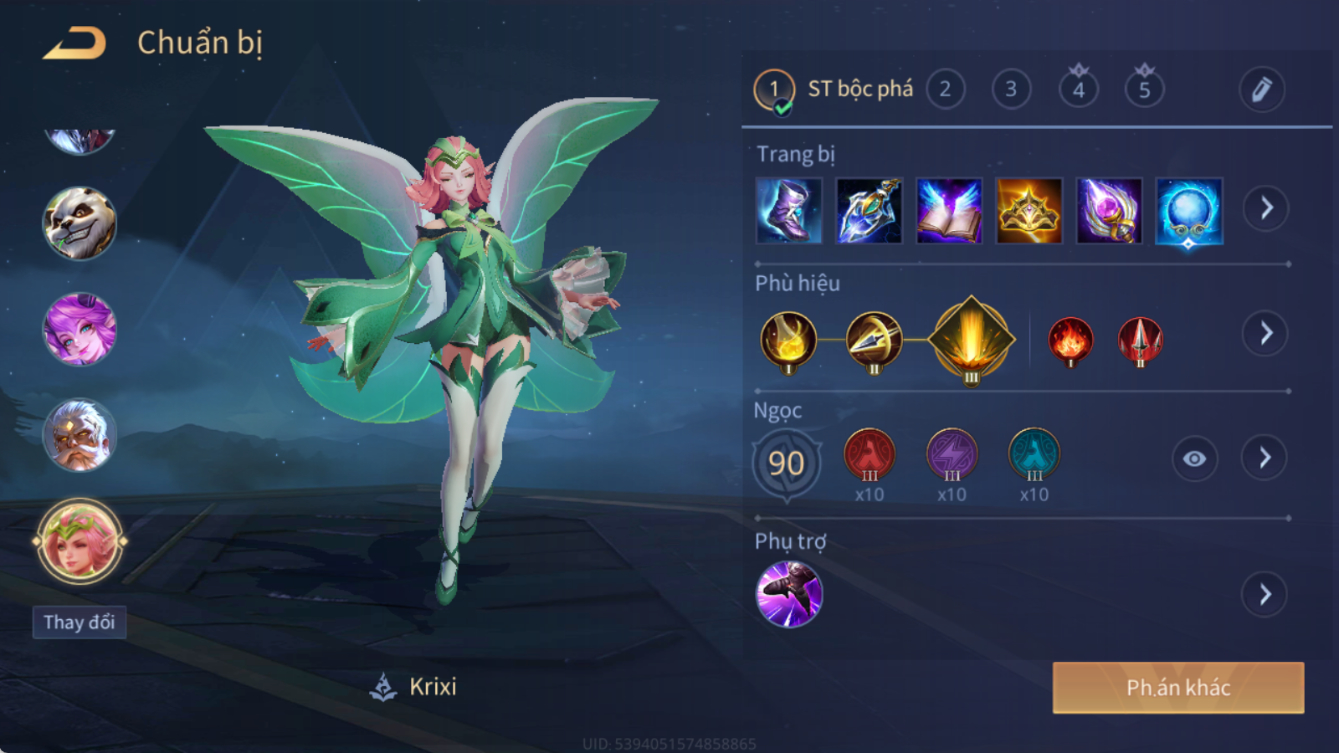Switch to build preset 2
Viewport: 1339px width, 753px height.
(945, 90)
